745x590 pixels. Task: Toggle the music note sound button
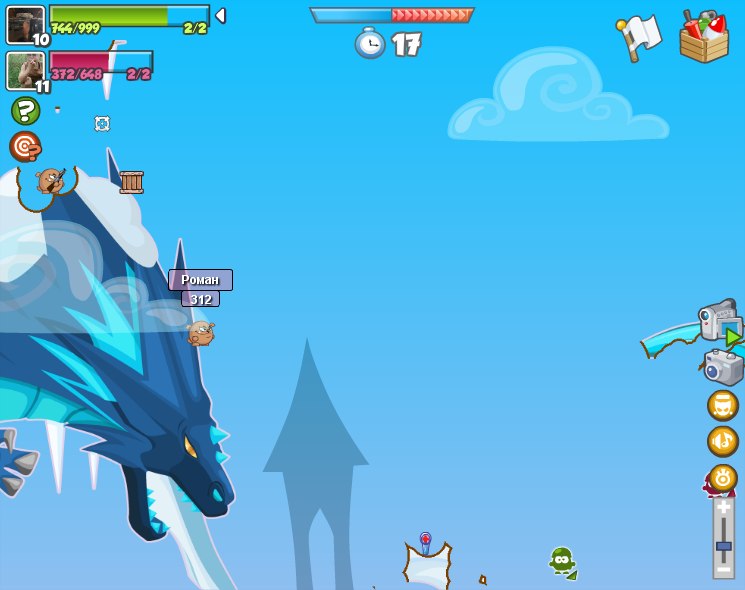tap(723, 441)
